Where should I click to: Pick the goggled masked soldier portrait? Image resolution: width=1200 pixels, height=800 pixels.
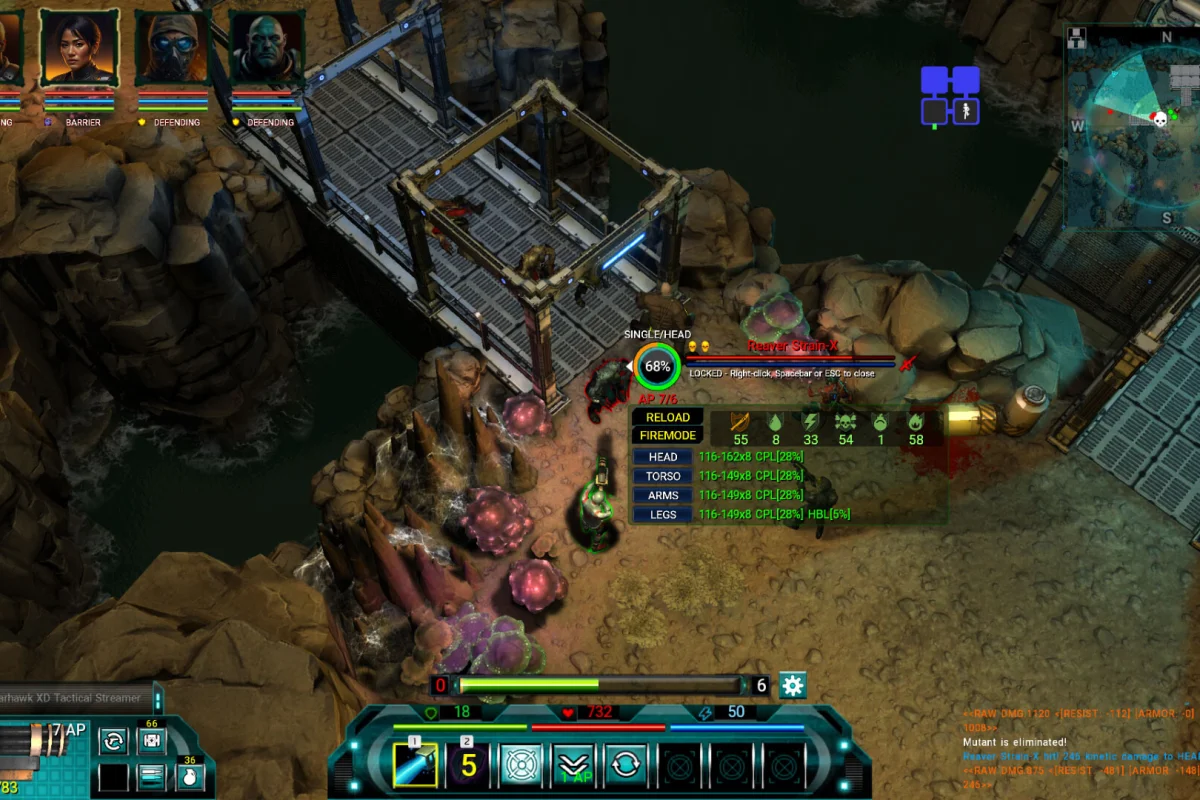(174, 48)
